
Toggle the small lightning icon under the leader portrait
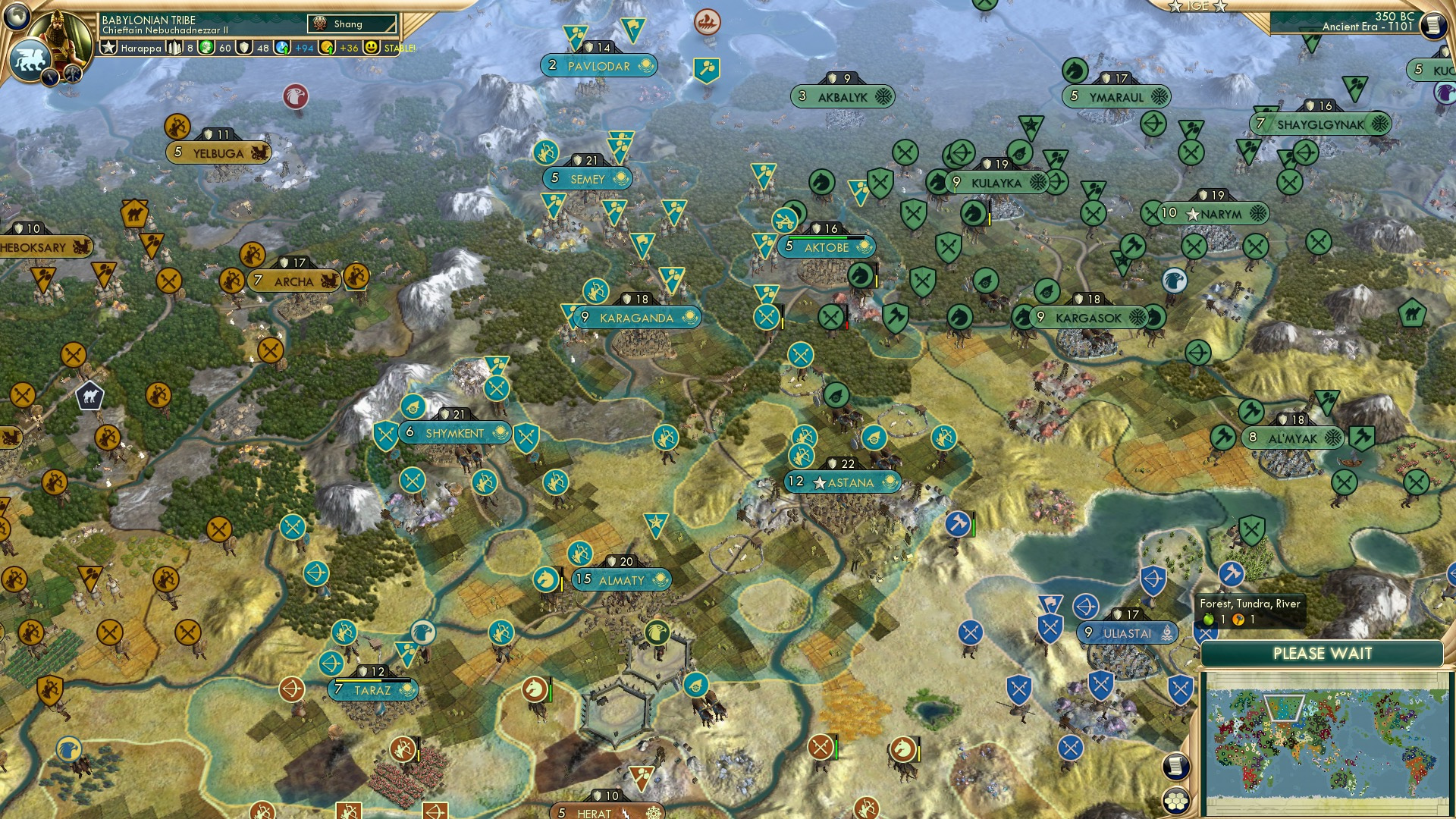point(49,77)
